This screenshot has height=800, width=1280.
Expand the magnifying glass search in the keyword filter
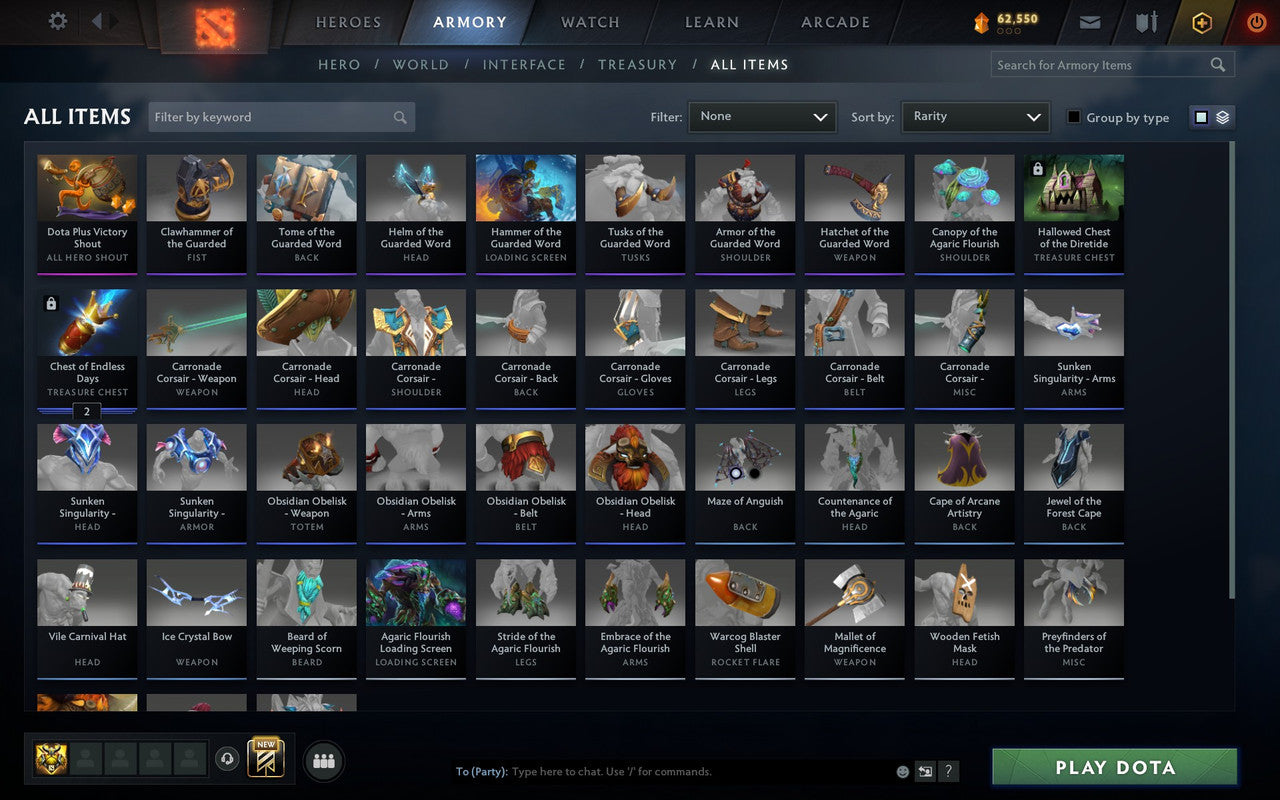click(400, 117)
